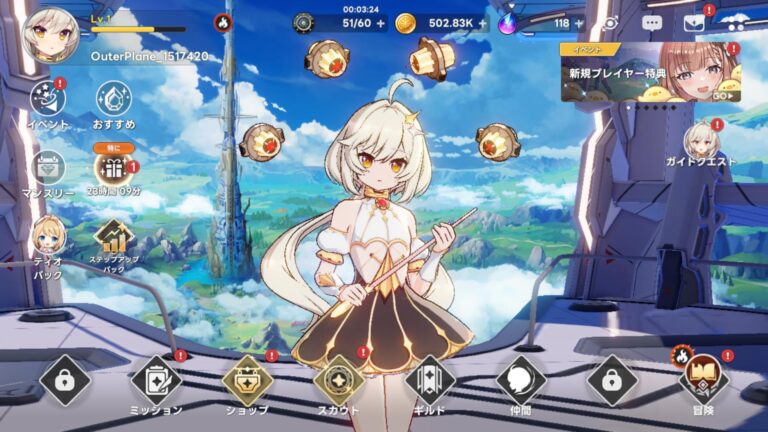Open the ステップアップパック offer

click(x=113, y=238)
